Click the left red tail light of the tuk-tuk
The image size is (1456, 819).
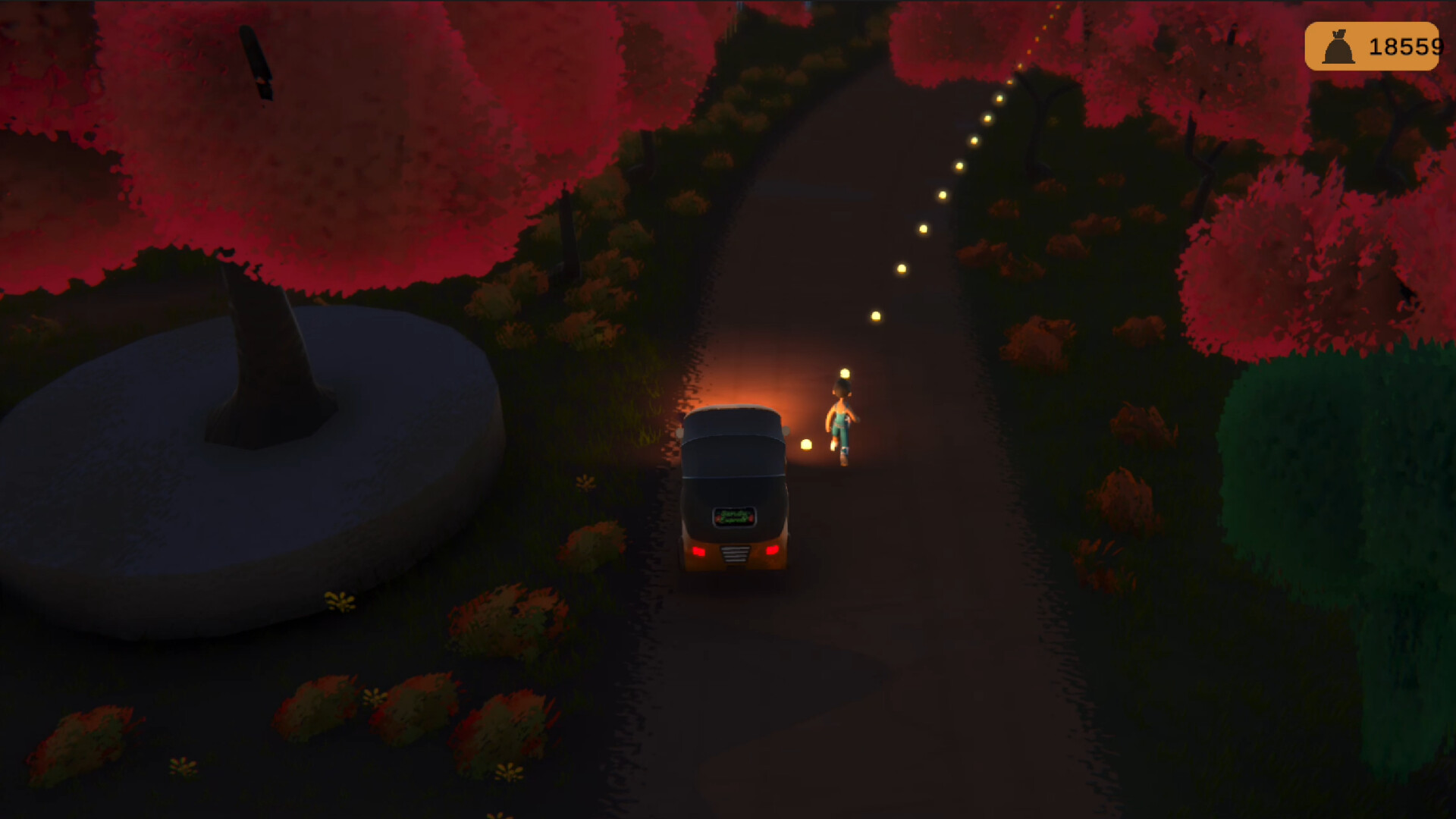coord(699,552)
